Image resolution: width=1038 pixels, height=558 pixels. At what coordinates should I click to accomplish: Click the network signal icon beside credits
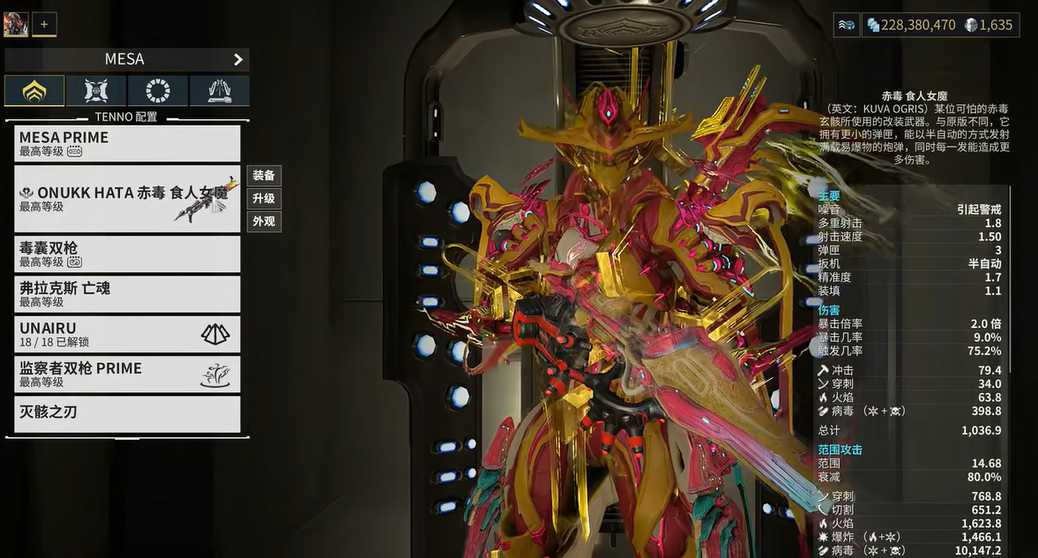point(845,25)
